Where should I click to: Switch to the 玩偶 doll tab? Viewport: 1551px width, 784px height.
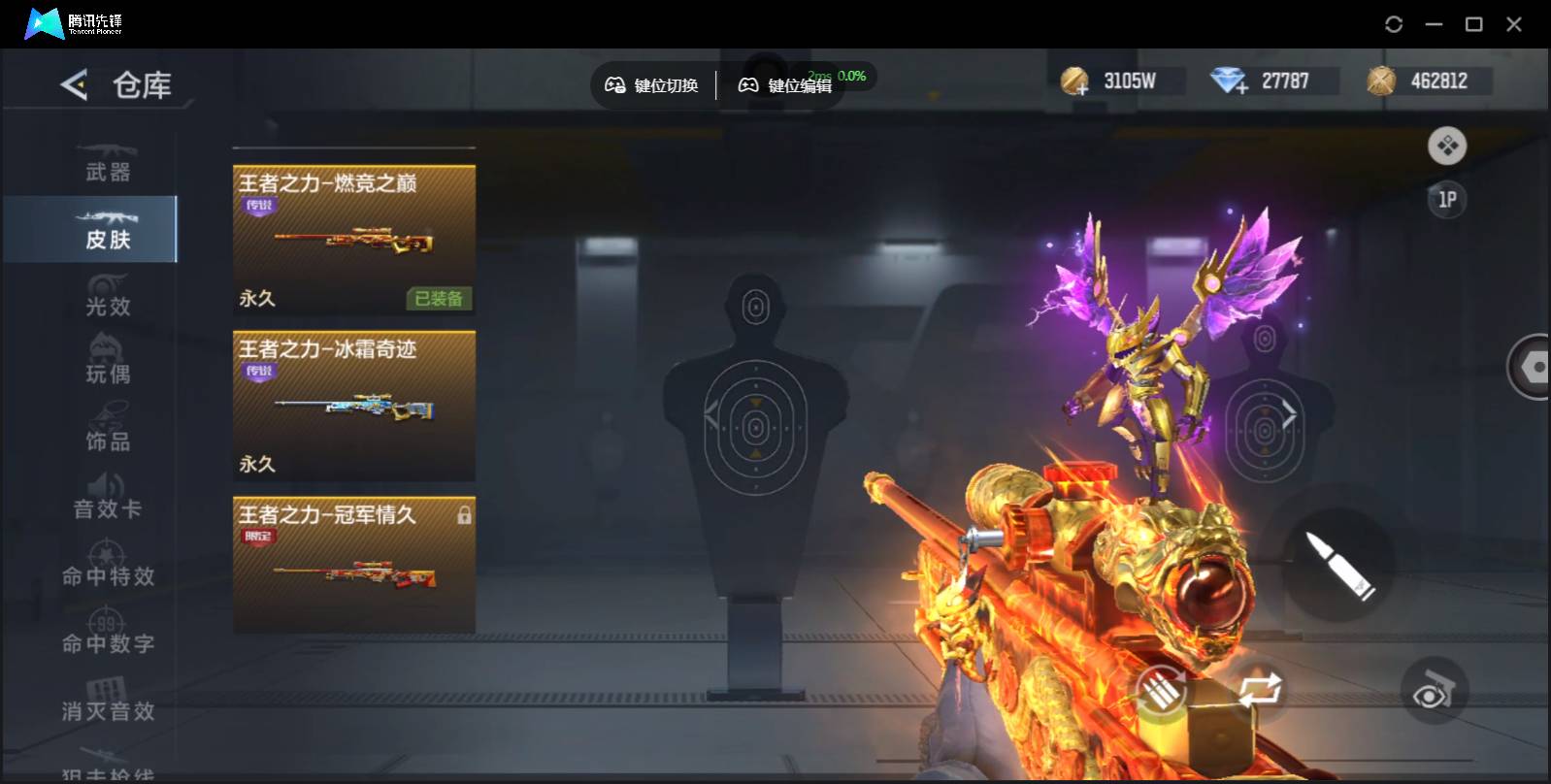tap(107, 364)
